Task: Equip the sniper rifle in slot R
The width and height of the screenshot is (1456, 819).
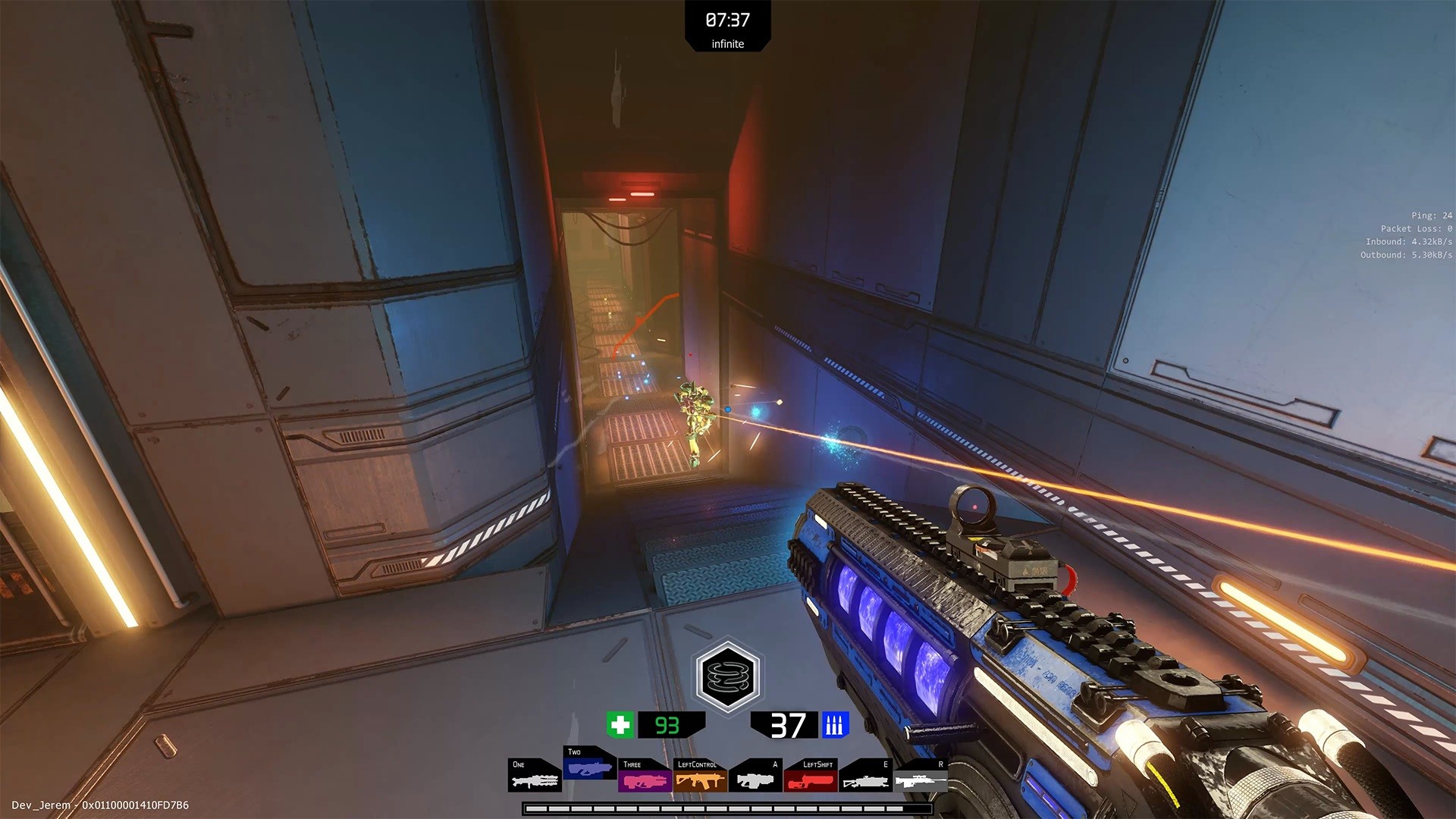Action: 920,776
